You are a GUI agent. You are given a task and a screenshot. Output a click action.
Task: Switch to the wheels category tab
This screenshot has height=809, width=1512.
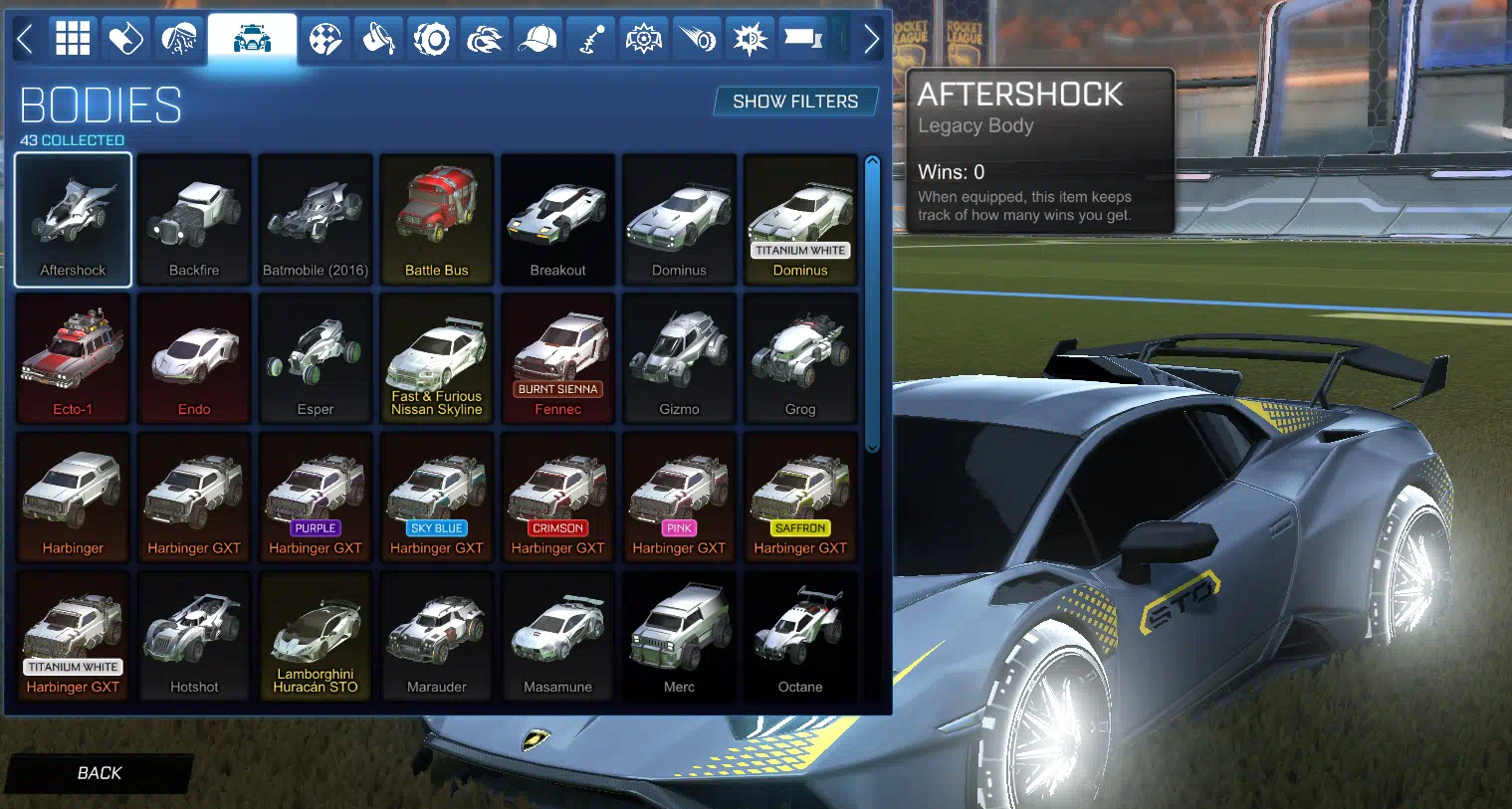(x=432, y=40)
